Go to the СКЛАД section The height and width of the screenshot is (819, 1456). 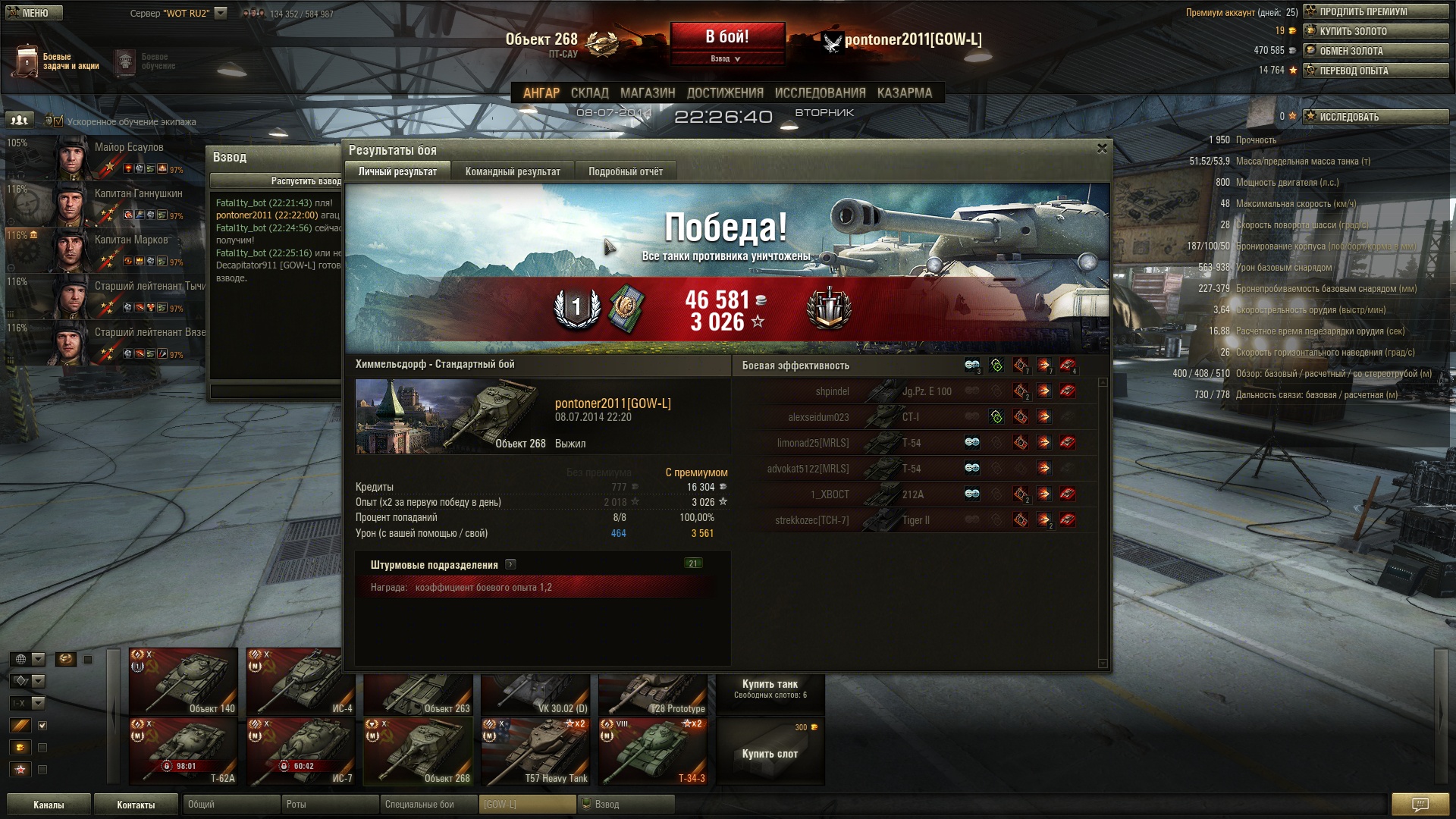point(589,93)
